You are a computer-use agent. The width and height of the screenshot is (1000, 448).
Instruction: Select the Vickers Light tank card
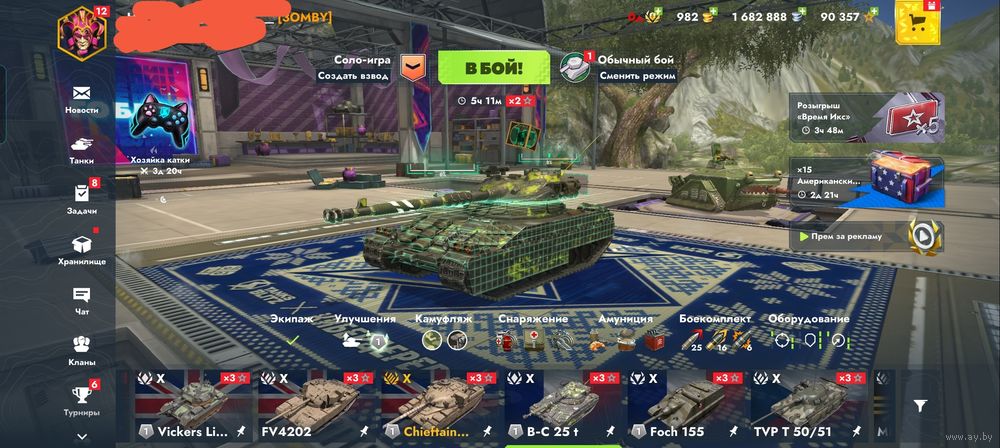193,408
